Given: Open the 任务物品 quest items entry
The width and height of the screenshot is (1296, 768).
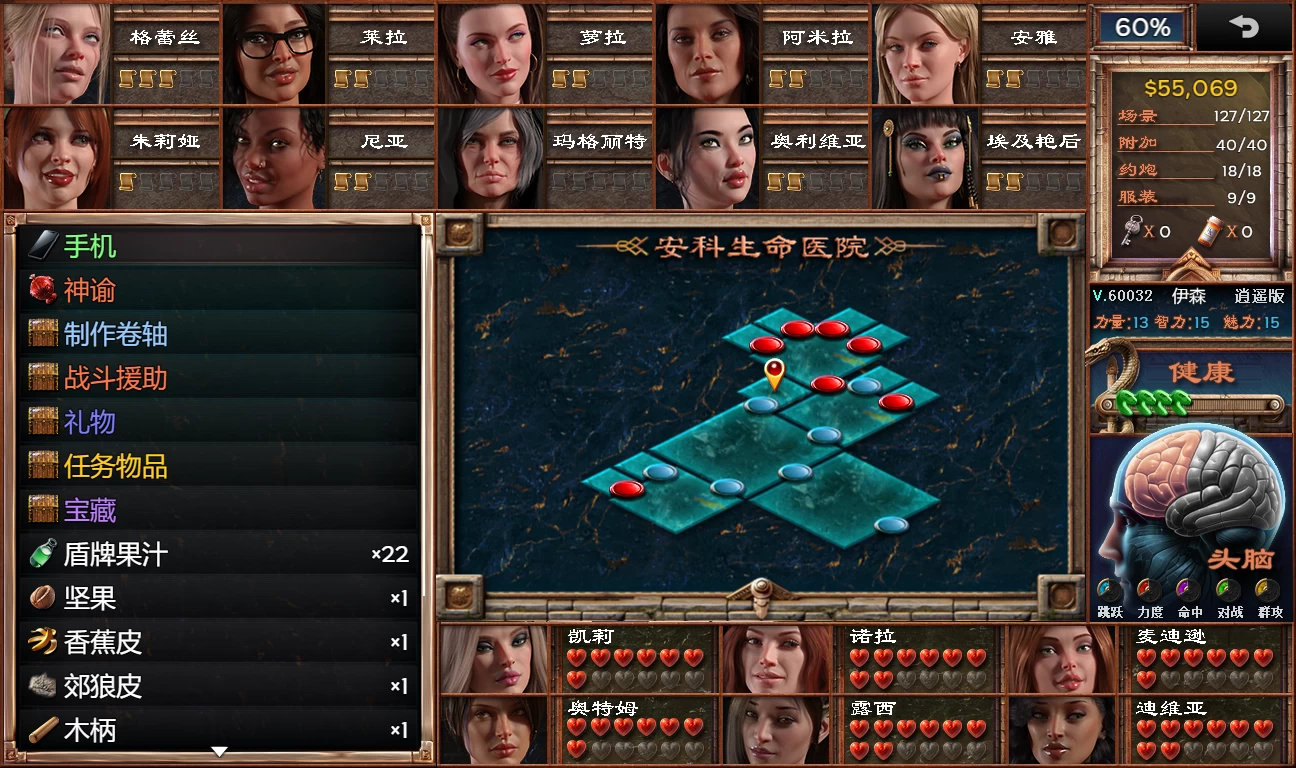Looking at the screenshot, I should pos(110,465).
